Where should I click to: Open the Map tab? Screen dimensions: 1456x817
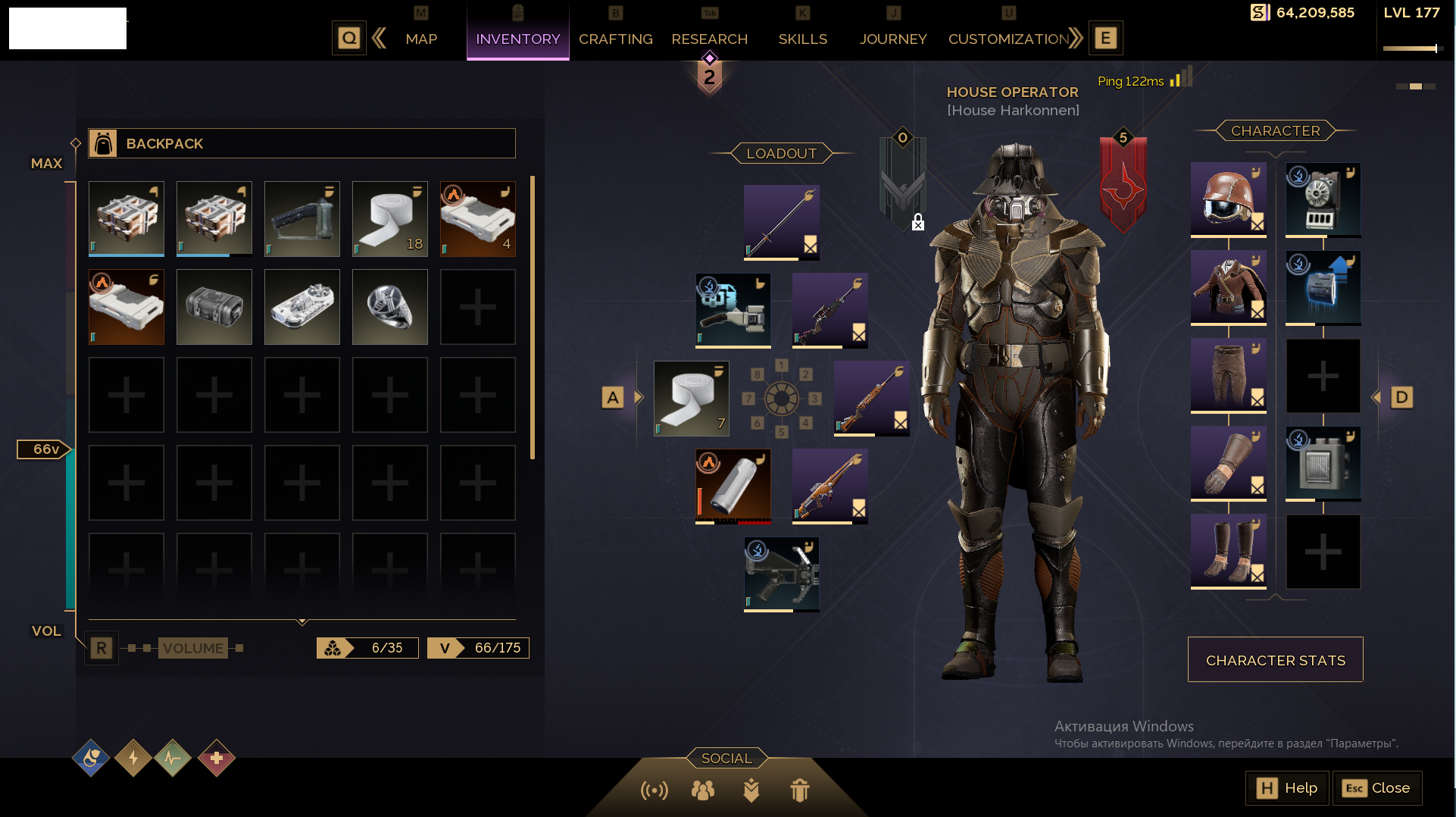tap(421, 39)
